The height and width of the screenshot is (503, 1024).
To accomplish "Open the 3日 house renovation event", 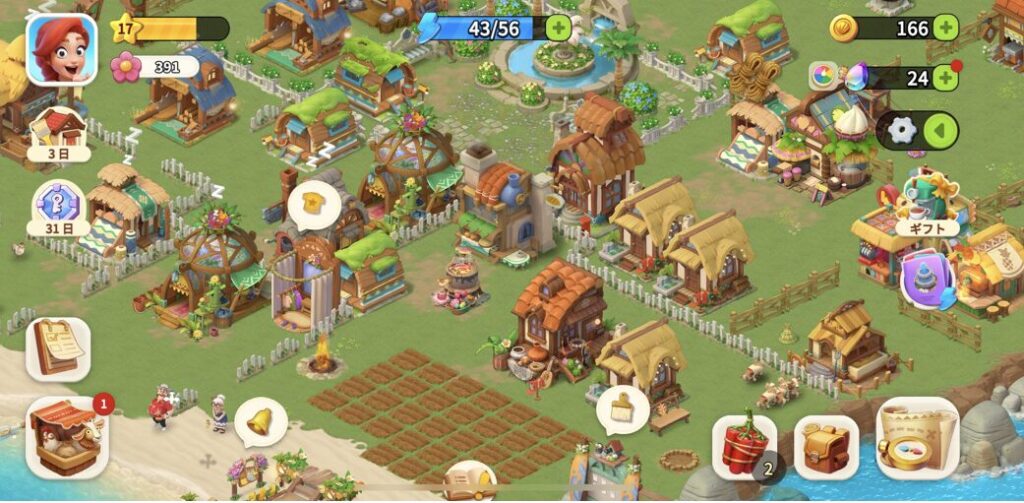I will point(59,134).
